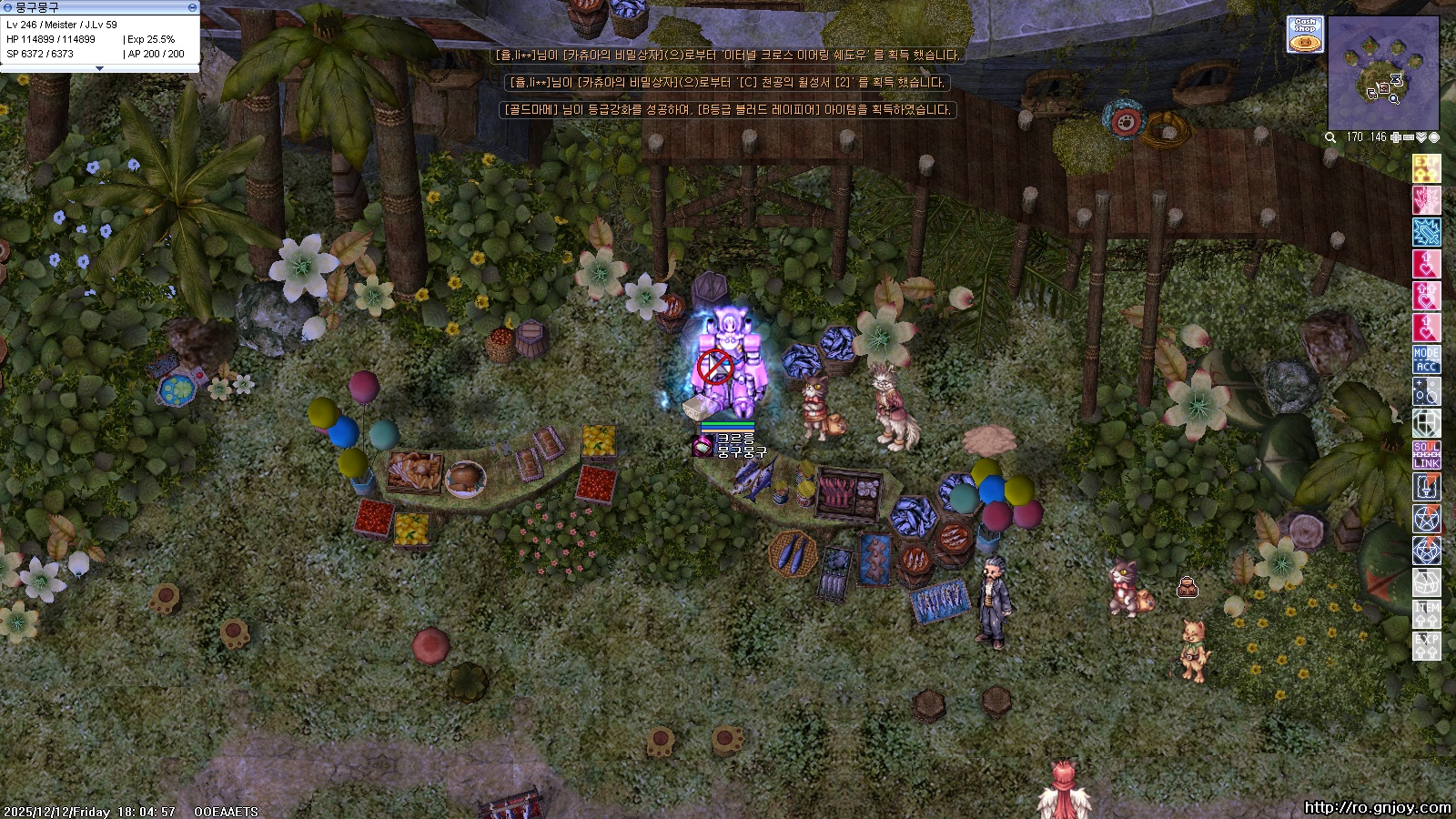Click the round button at the minimap's bottom-right
Image resolution: width=1456 pixels, height=819 pixels.
(x=1434, y=137)
